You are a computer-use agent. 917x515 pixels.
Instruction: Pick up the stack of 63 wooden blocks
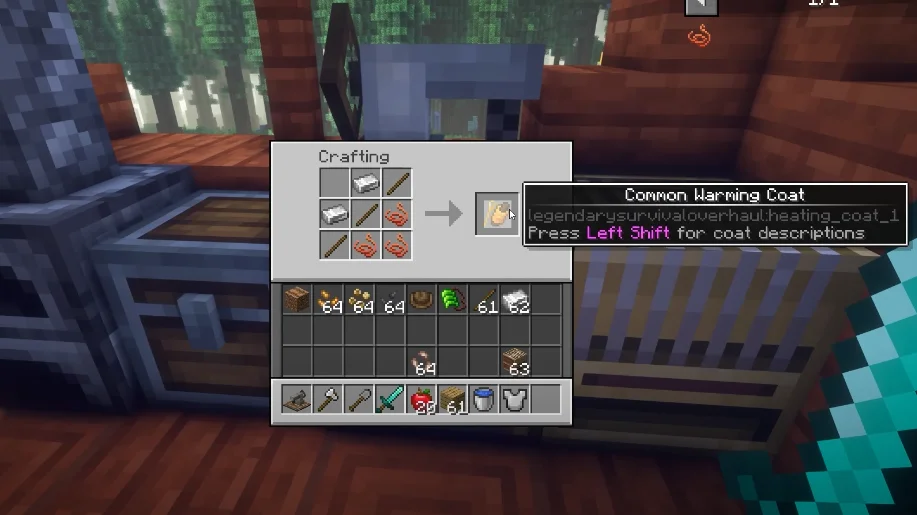pyautogui.click(x=516, y=361)
